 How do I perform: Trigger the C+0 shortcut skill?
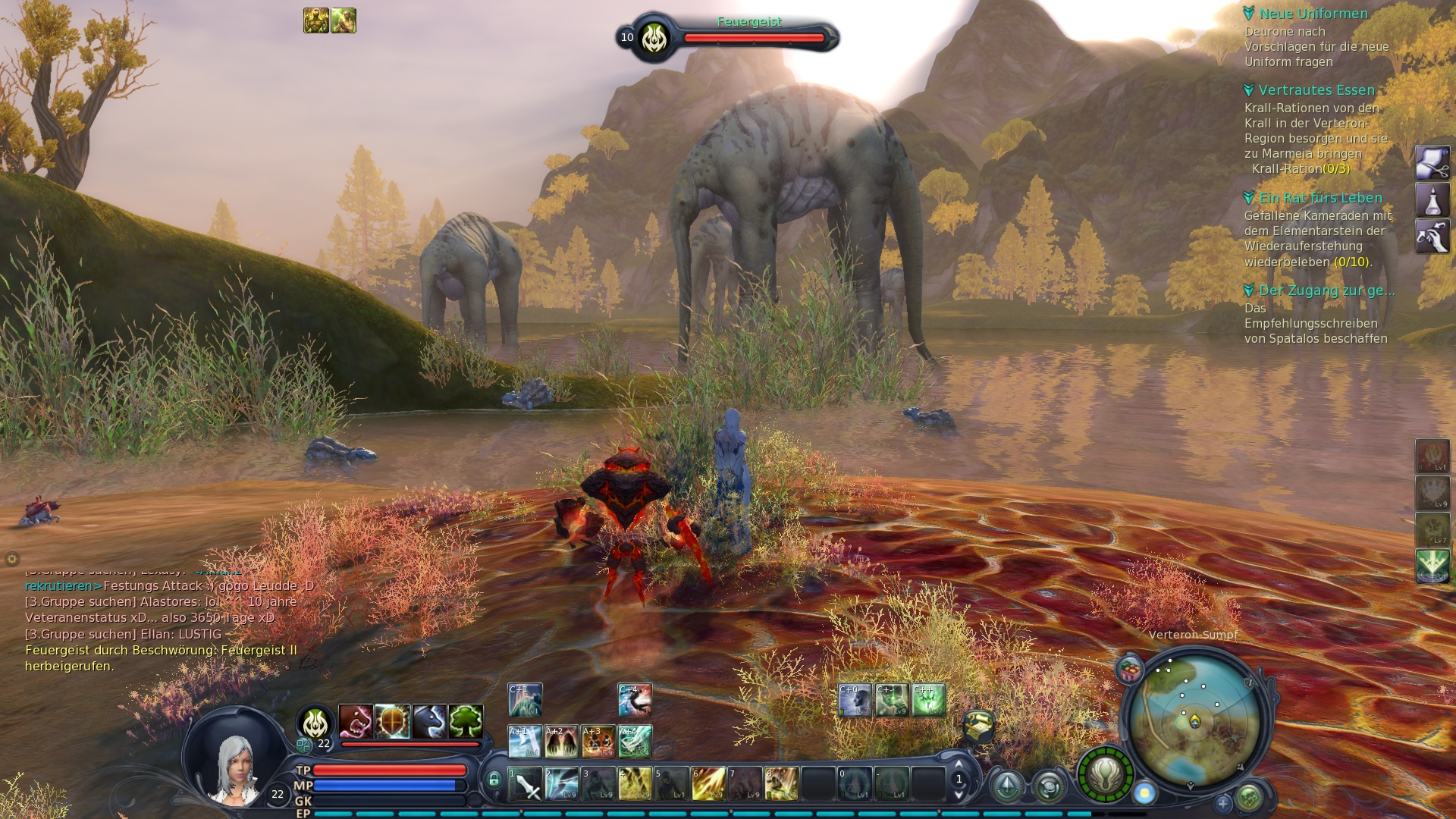point(855,700)
